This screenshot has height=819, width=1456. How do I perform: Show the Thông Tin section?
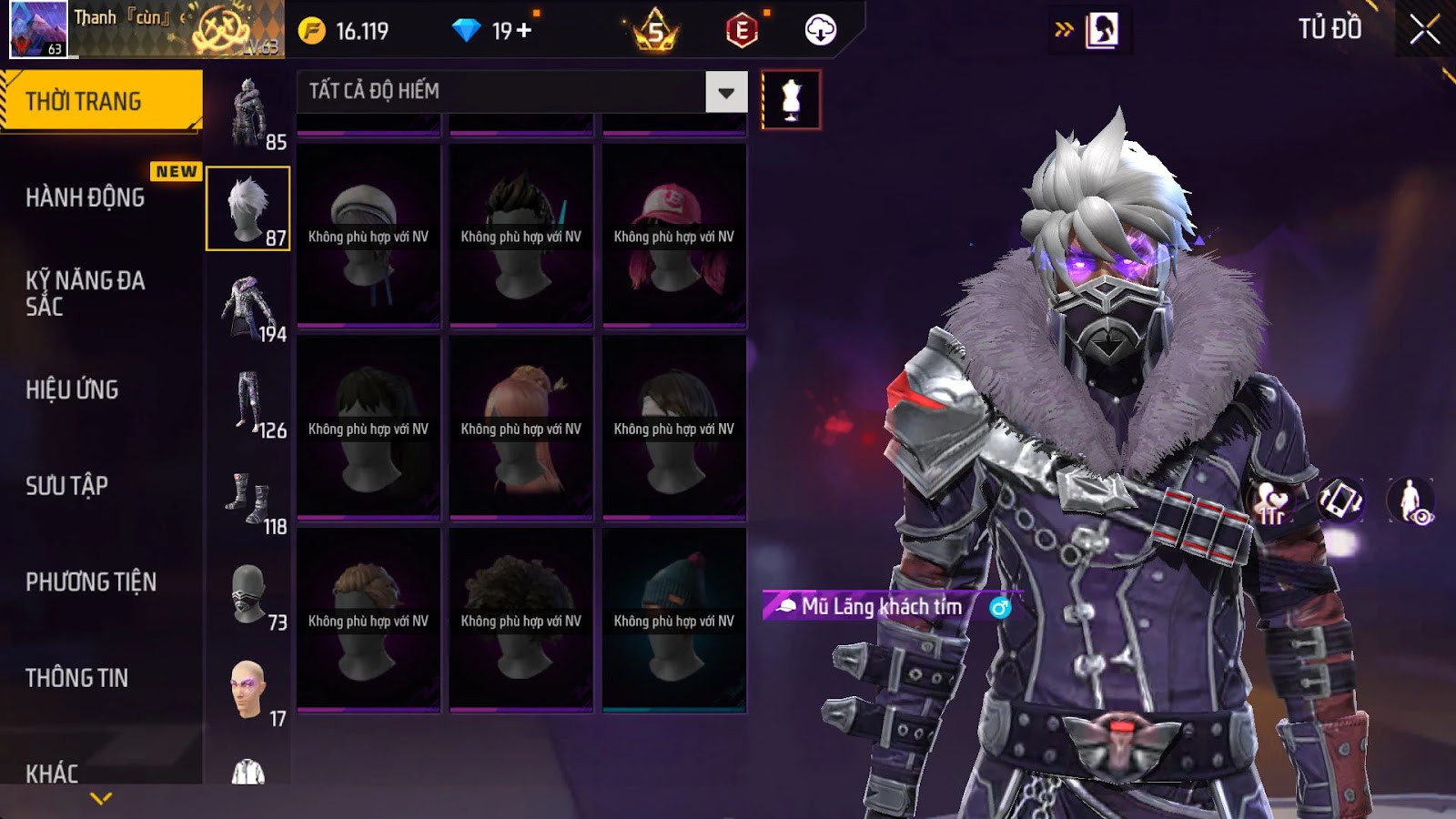pyautogui.click(x=77, y=678)
